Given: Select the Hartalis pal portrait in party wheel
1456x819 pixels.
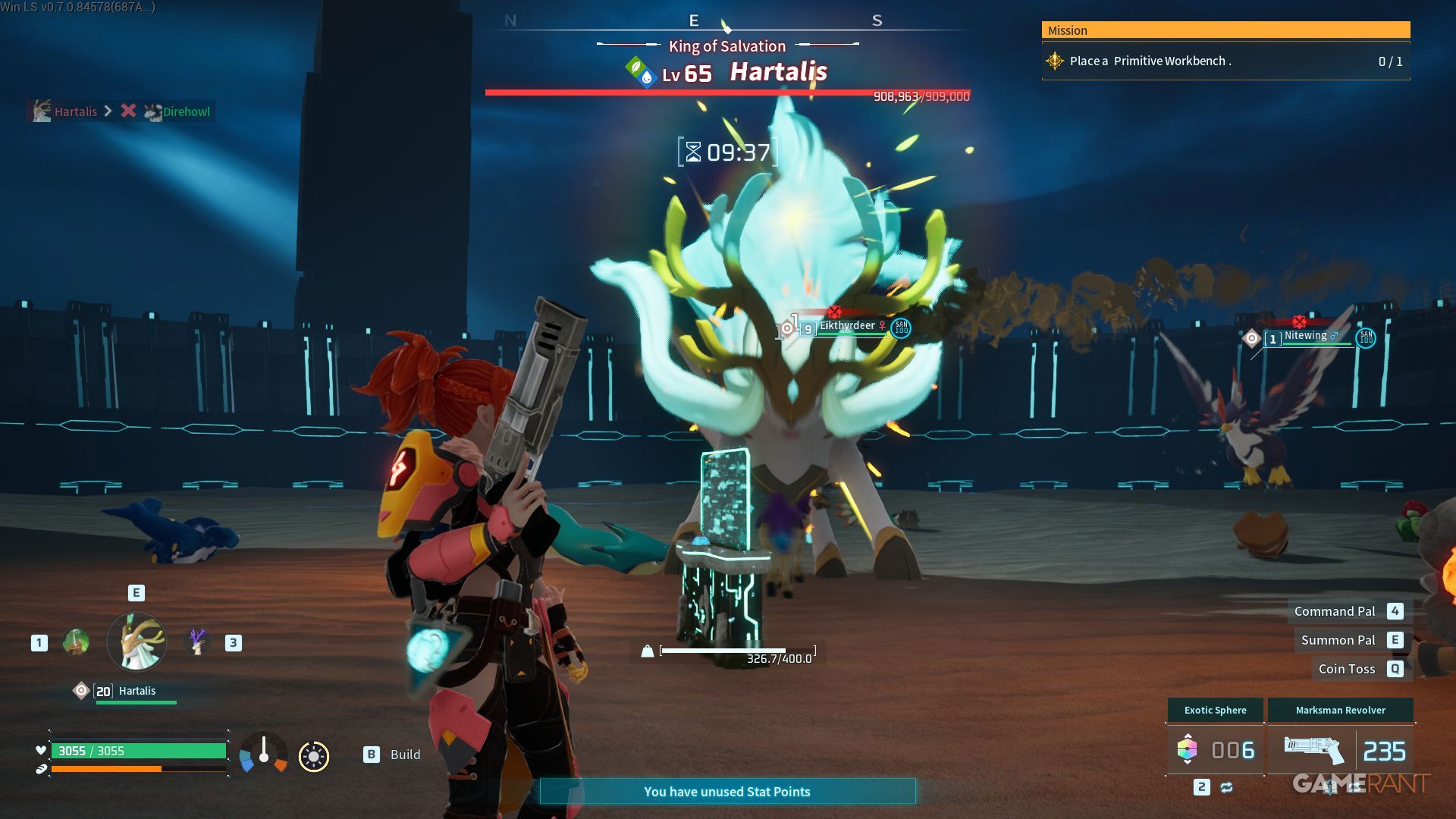Looking at the screenshot, I should tap(136, 642).
